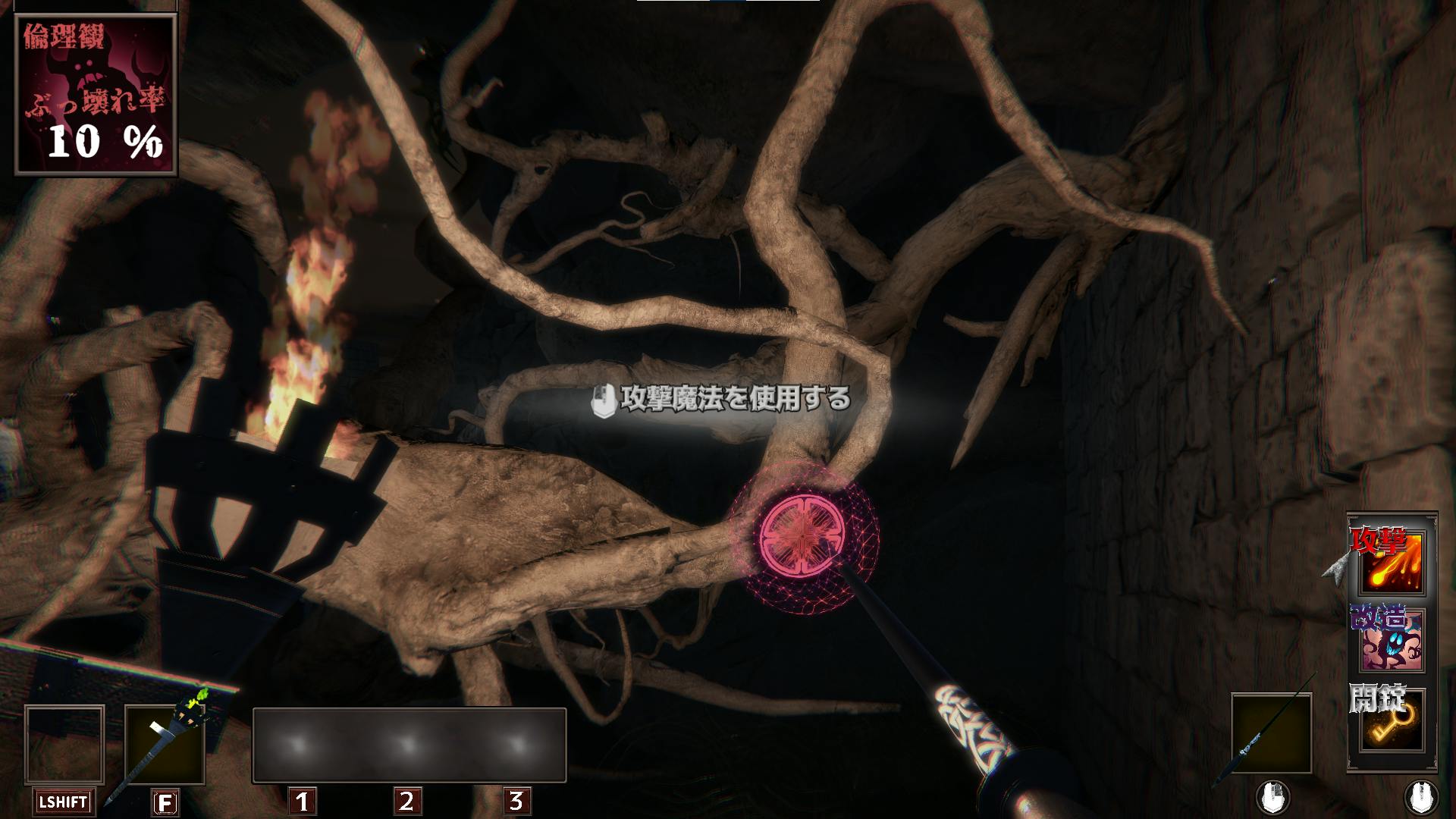Select the torch item slot
This screenshot has width=1456, height=819.
pos(165,745)
